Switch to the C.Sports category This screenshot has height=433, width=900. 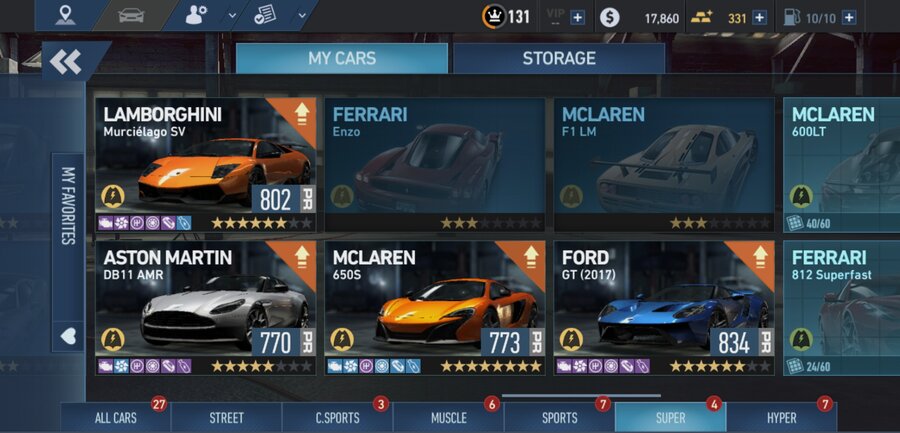point(337,418)
